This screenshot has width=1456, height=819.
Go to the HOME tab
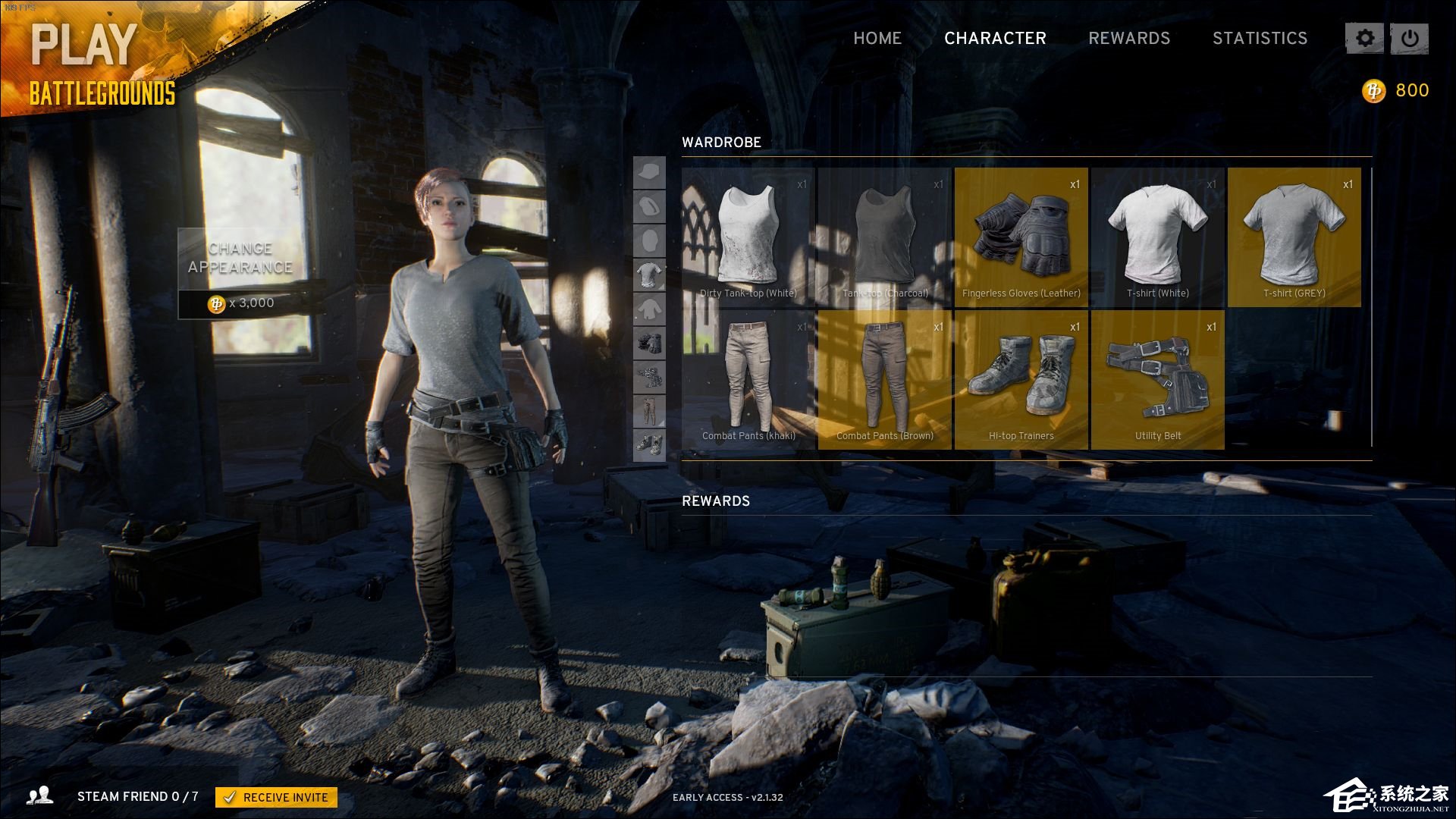[x=877, y=38]
